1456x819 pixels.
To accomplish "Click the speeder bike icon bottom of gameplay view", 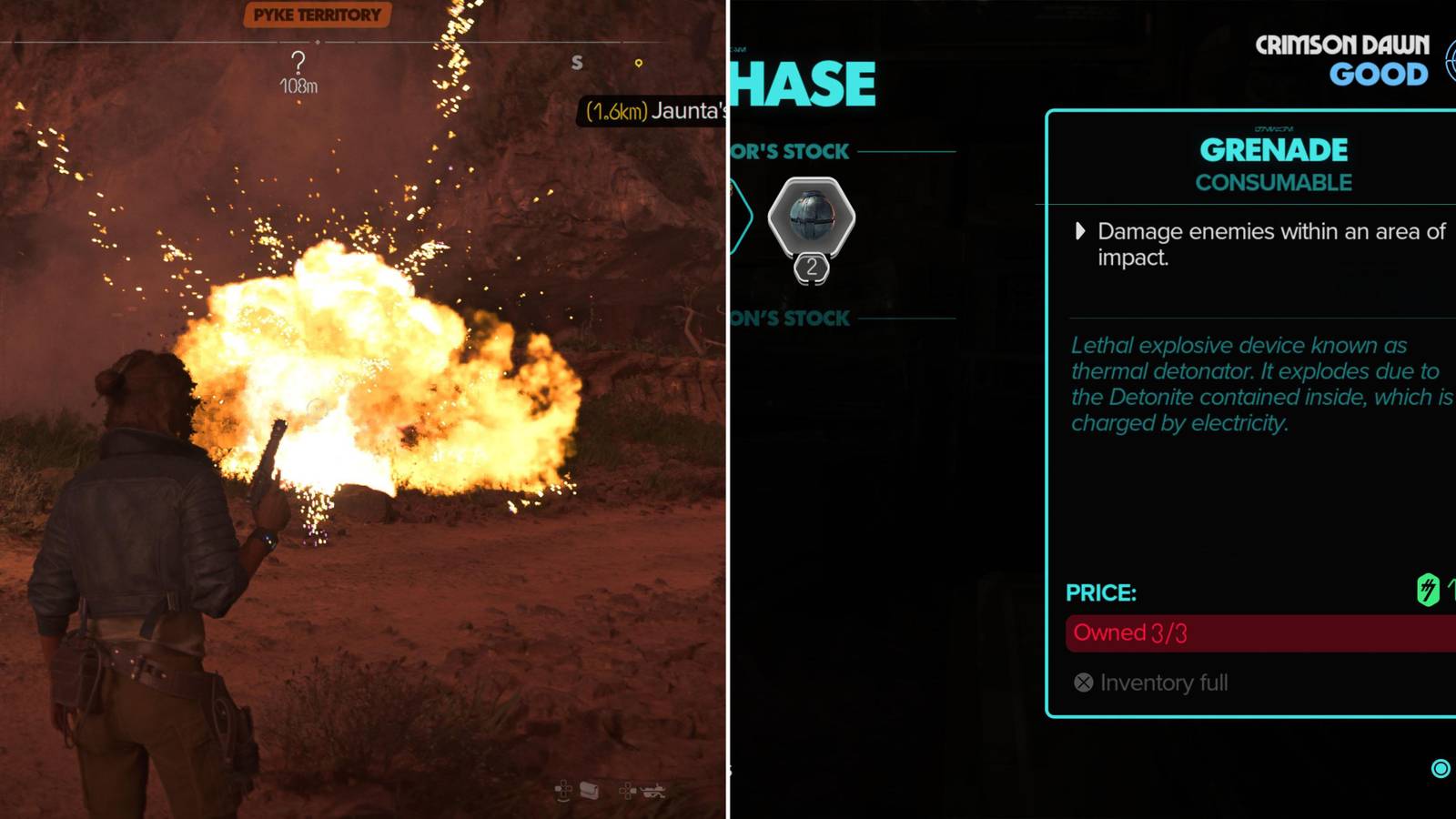I will (654, 790).
